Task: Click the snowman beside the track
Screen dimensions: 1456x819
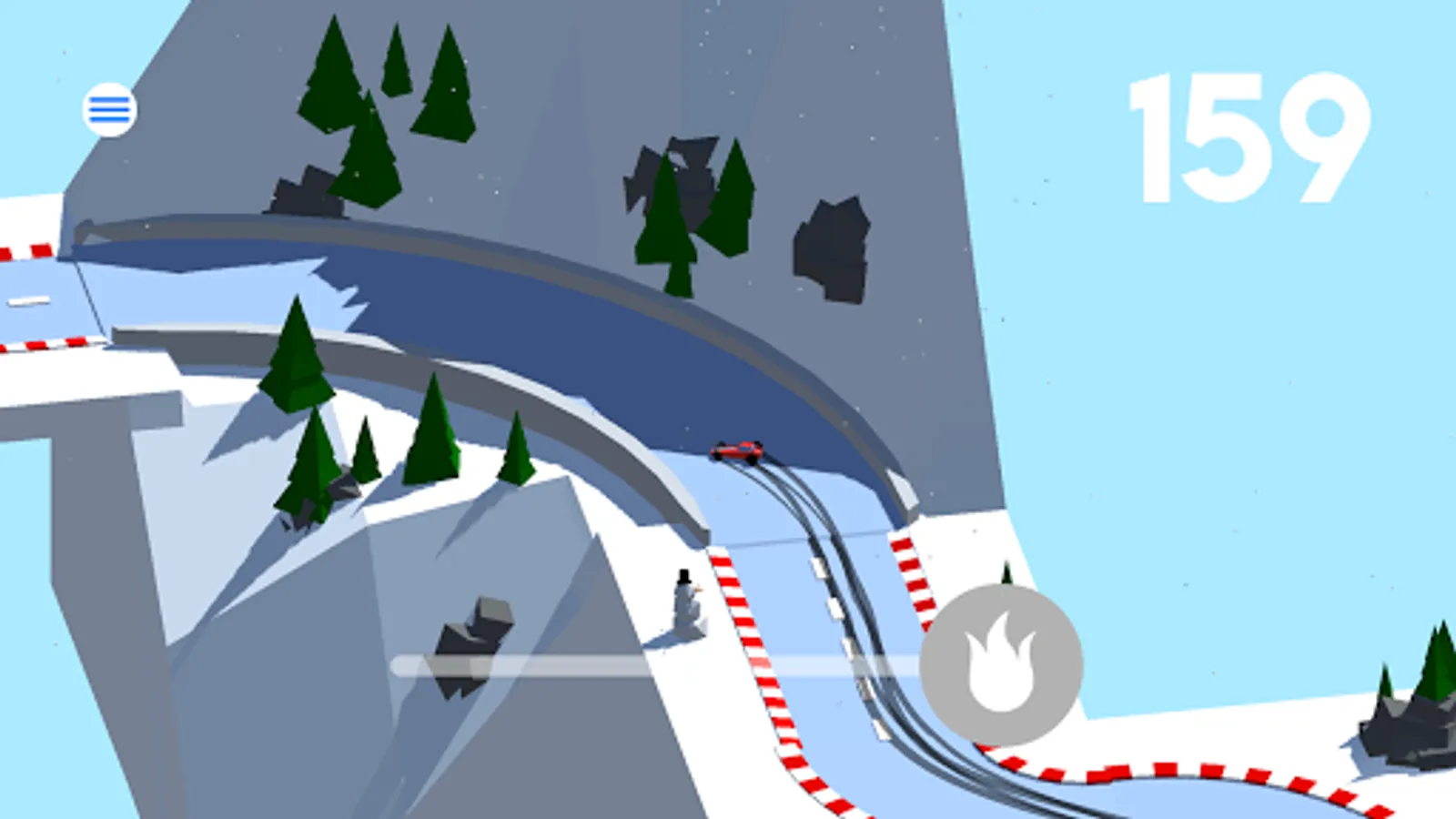Action: pyautogui.click(x=683, y=605)
